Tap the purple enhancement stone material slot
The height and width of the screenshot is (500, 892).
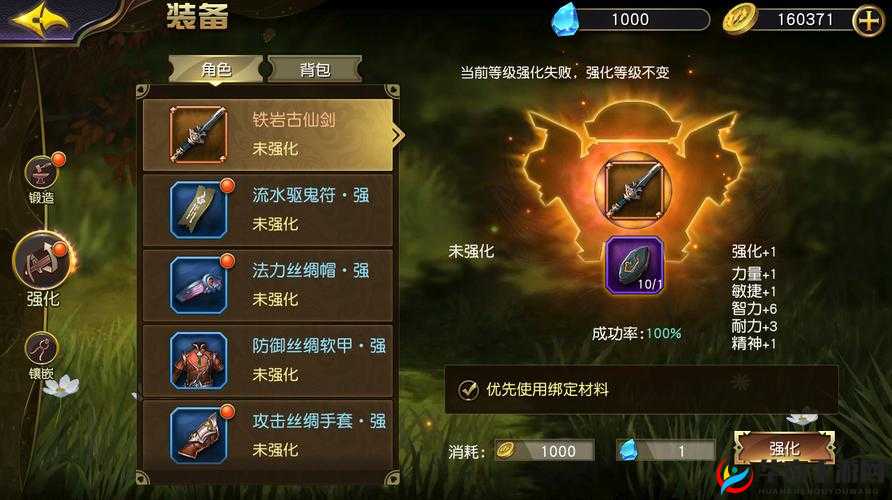(634, 265)
